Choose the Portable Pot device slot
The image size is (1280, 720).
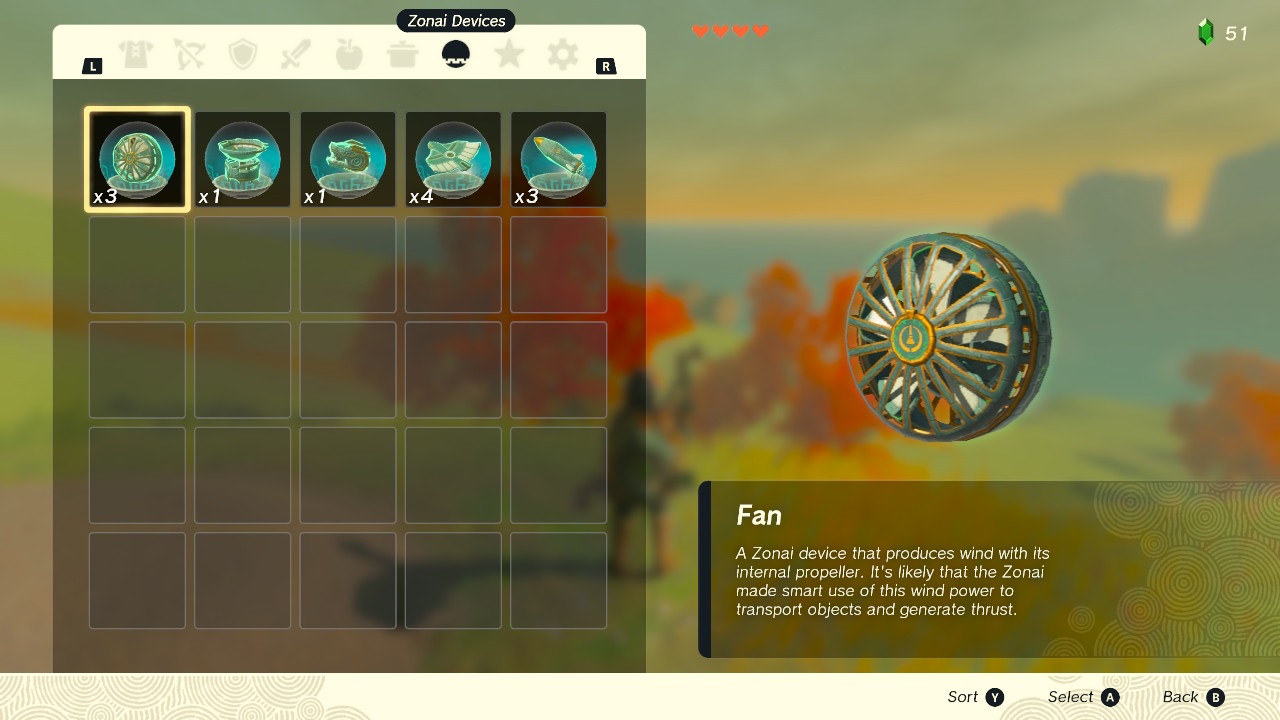point(242,158)
